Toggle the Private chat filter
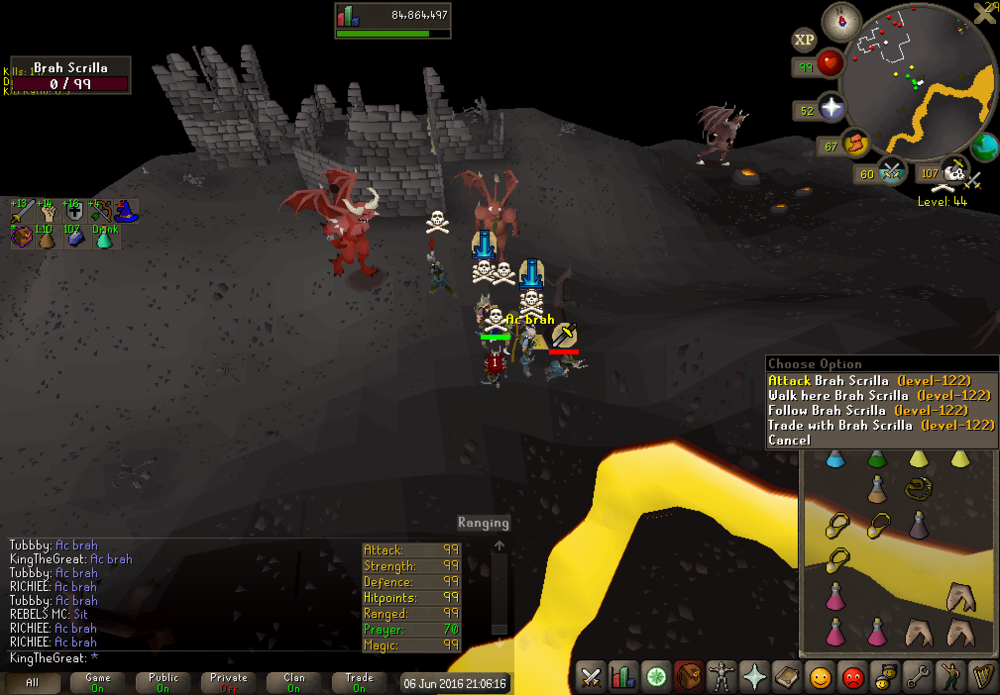The height and width of the screenshot is (695, 1000). click(x=229, y=682)
